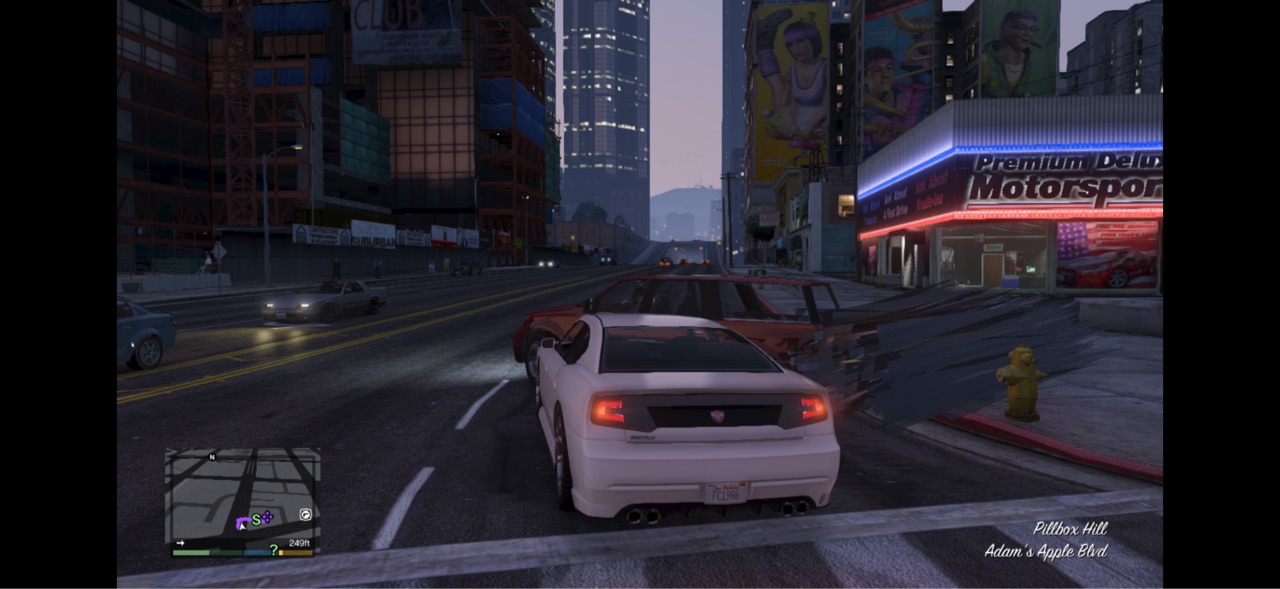Image resolution: width=1280 pixels, height=589 pixels.
Task: Select the gun shop blip on minimap
Action: 305,515
